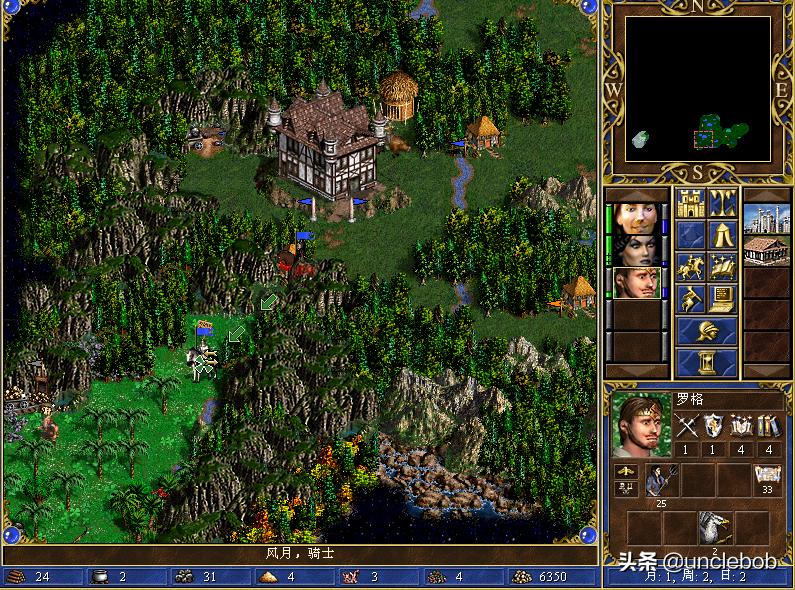Click the minimap to move the view
This screenshot has width=795, height=590.
pos(698,89)
